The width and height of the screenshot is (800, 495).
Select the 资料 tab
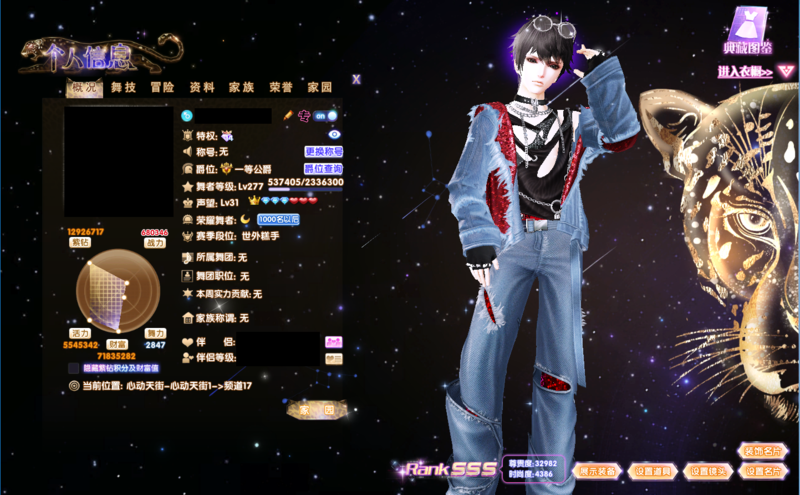click(202, 88)
